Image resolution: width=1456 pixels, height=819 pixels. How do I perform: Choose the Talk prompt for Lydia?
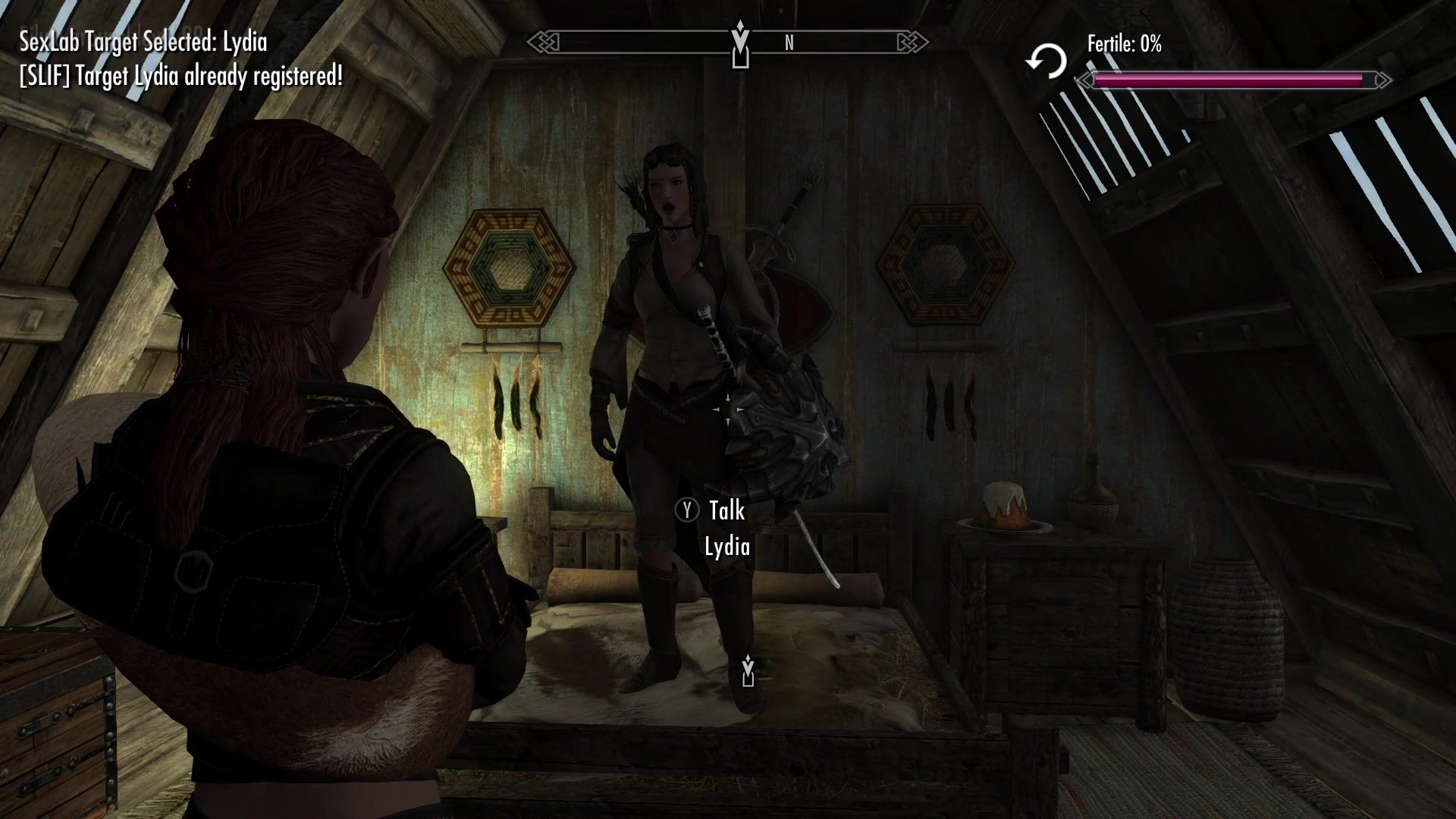(x=711, y=511)
